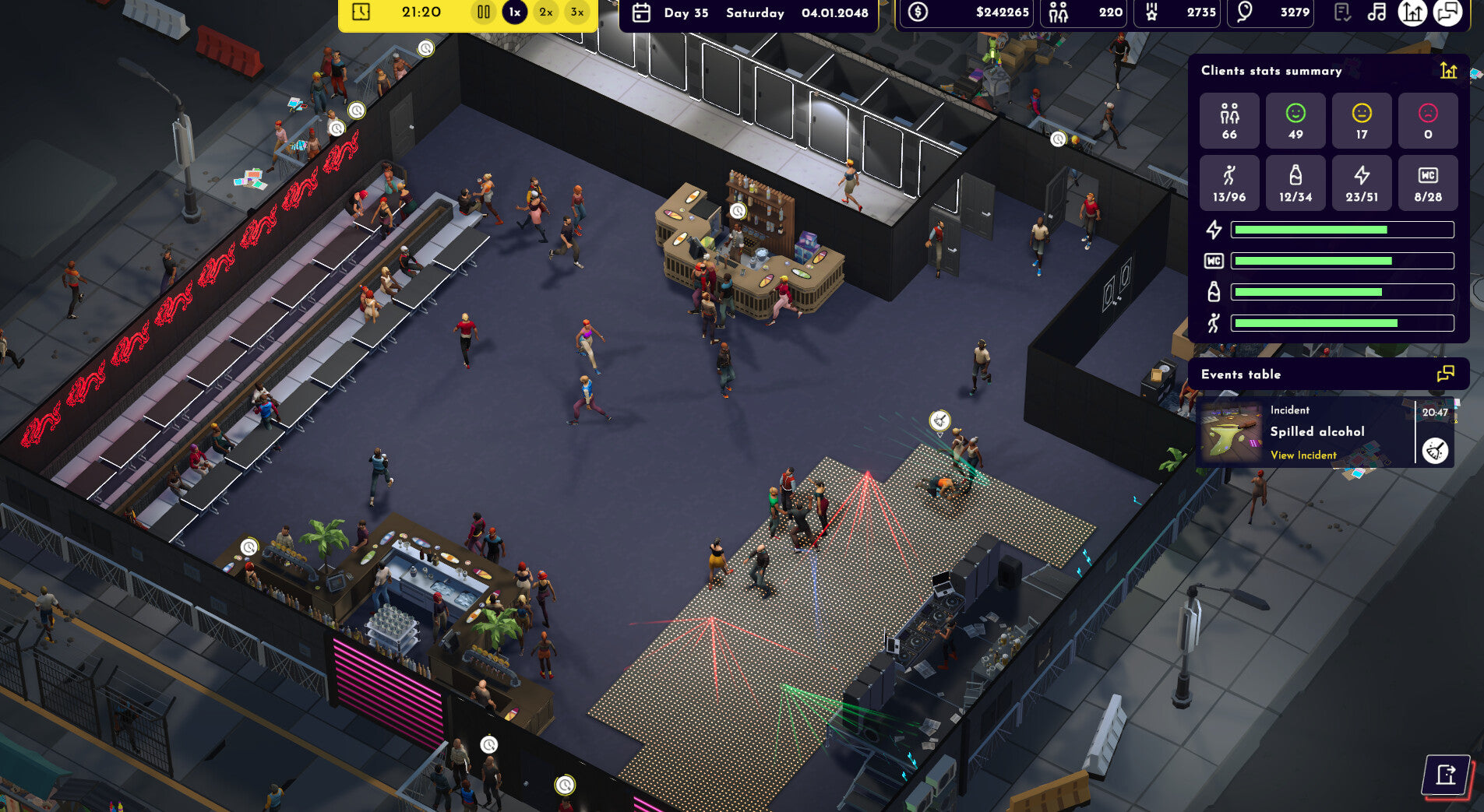
Task: Expand the Clients stats summary graph icon
Action: (x=1448, y=70)
